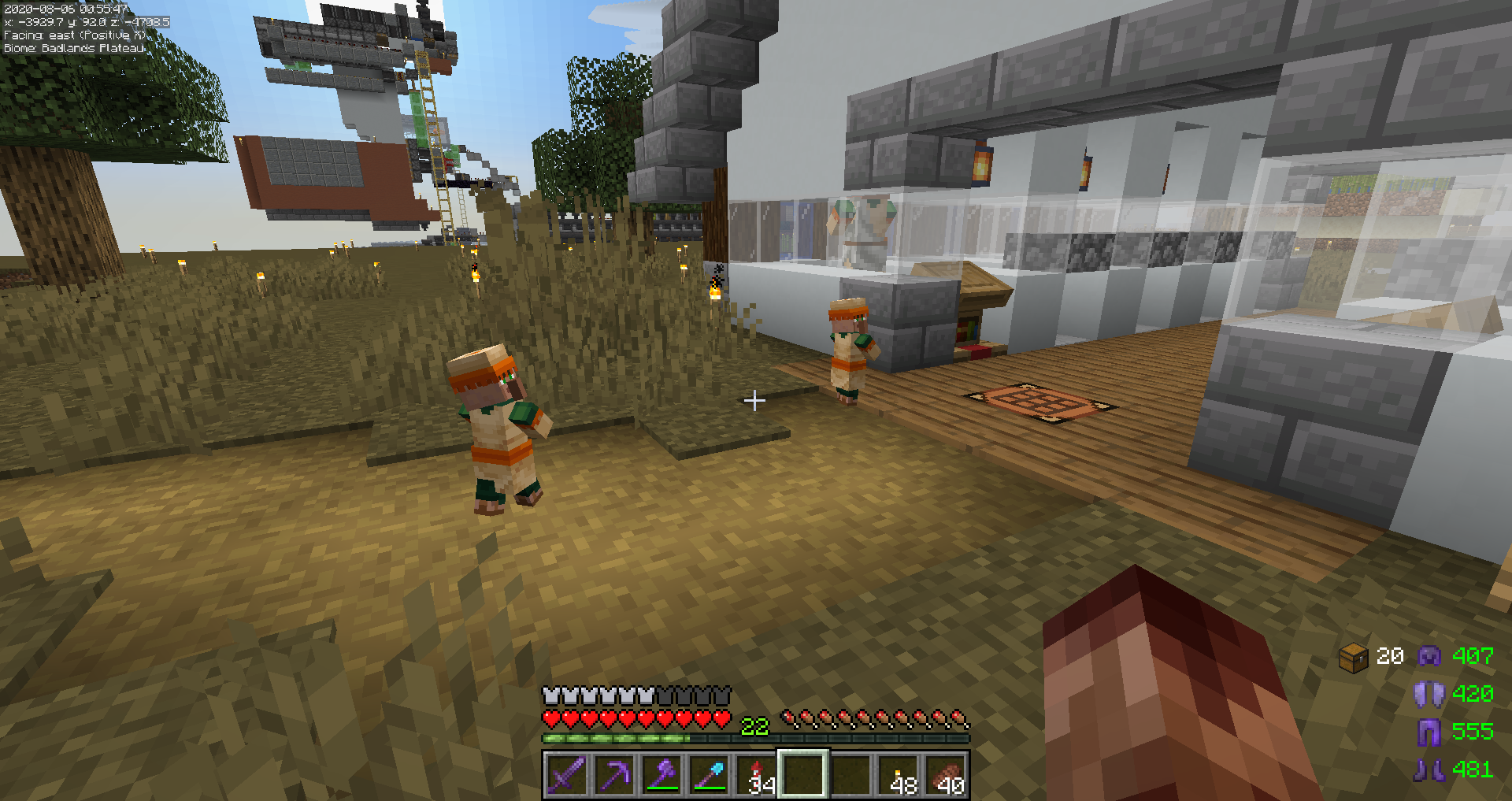Viewport: 1512px width, 801px height.
Task: Select the enchanted pickaxe hotbar slot
Action: (614, 774)
